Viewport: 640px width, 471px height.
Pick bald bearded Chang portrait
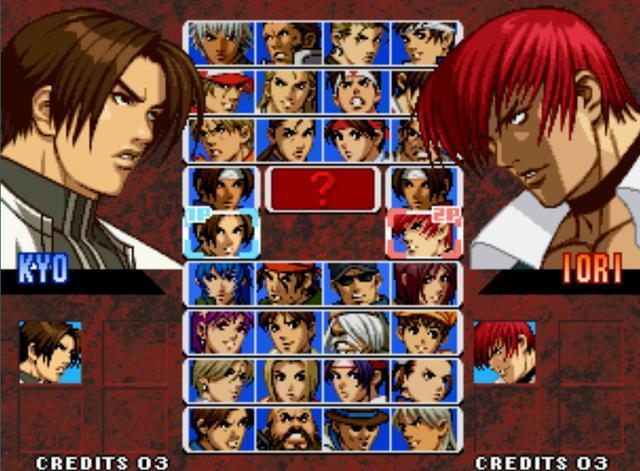point(290,427)
